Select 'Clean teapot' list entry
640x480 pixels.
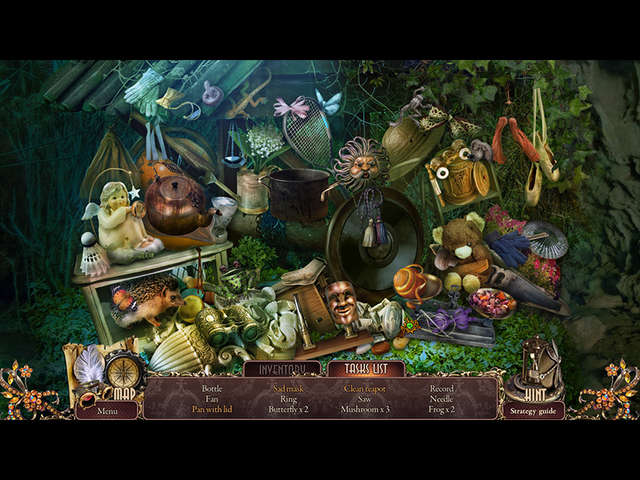tap(364, 388)
